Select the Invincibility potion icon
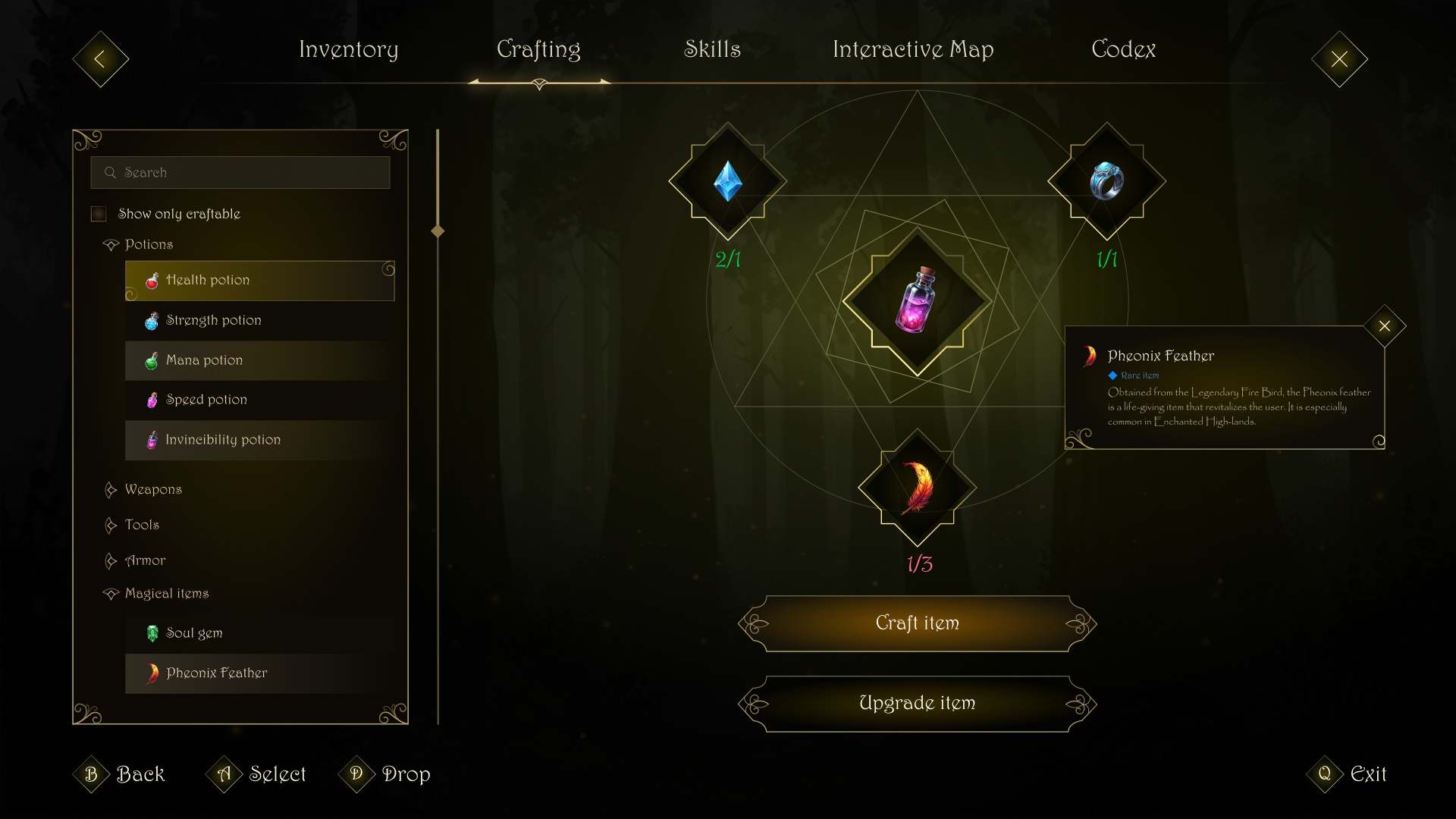1456x819 pixels. [x=152, y=440]
